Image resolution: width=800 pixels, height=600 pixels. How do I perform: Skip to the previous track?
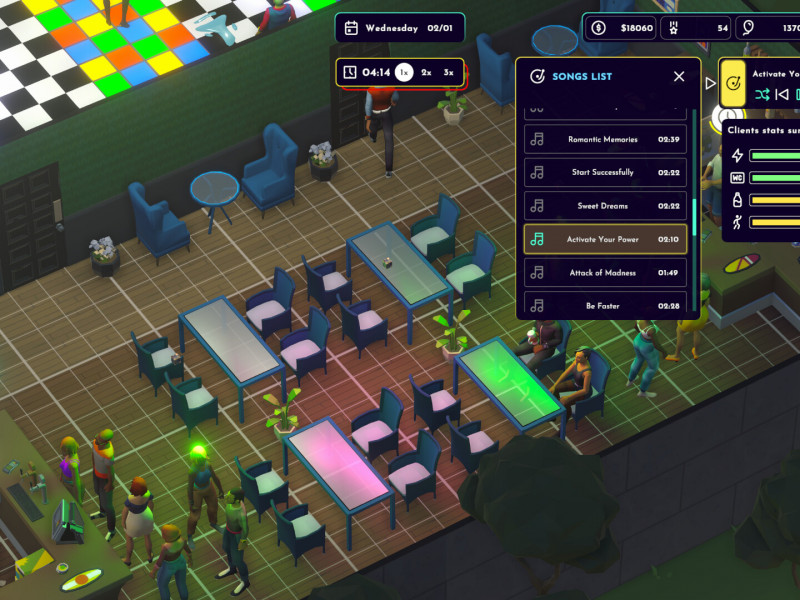click(783, 94)
